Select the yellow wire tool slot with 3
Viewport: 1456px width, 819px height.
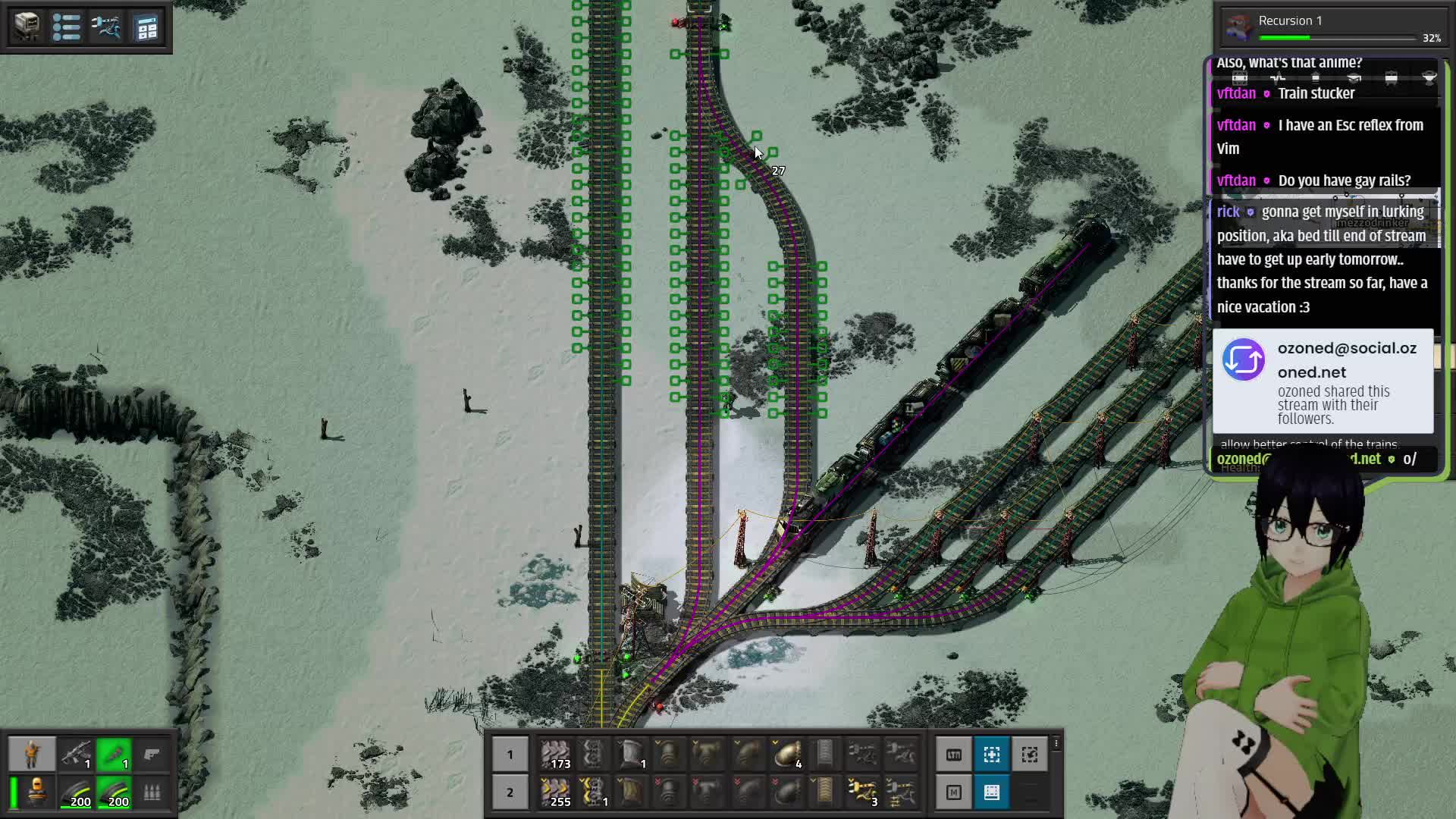[863, 792]
